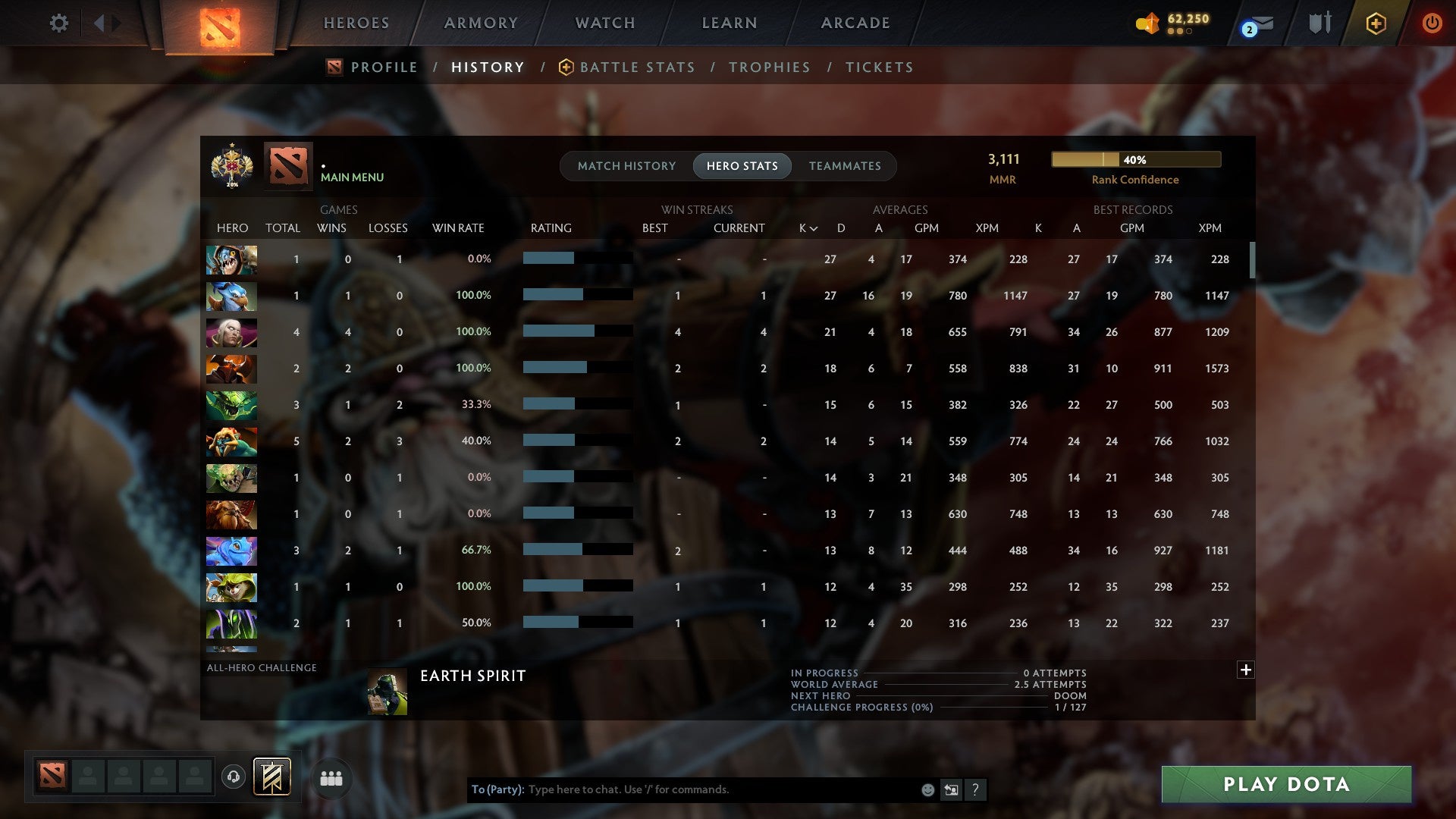Click the Dota Plus hexagon icon
The image size is (1456, 819).
pyautogui.click(x=1375, y=23)
